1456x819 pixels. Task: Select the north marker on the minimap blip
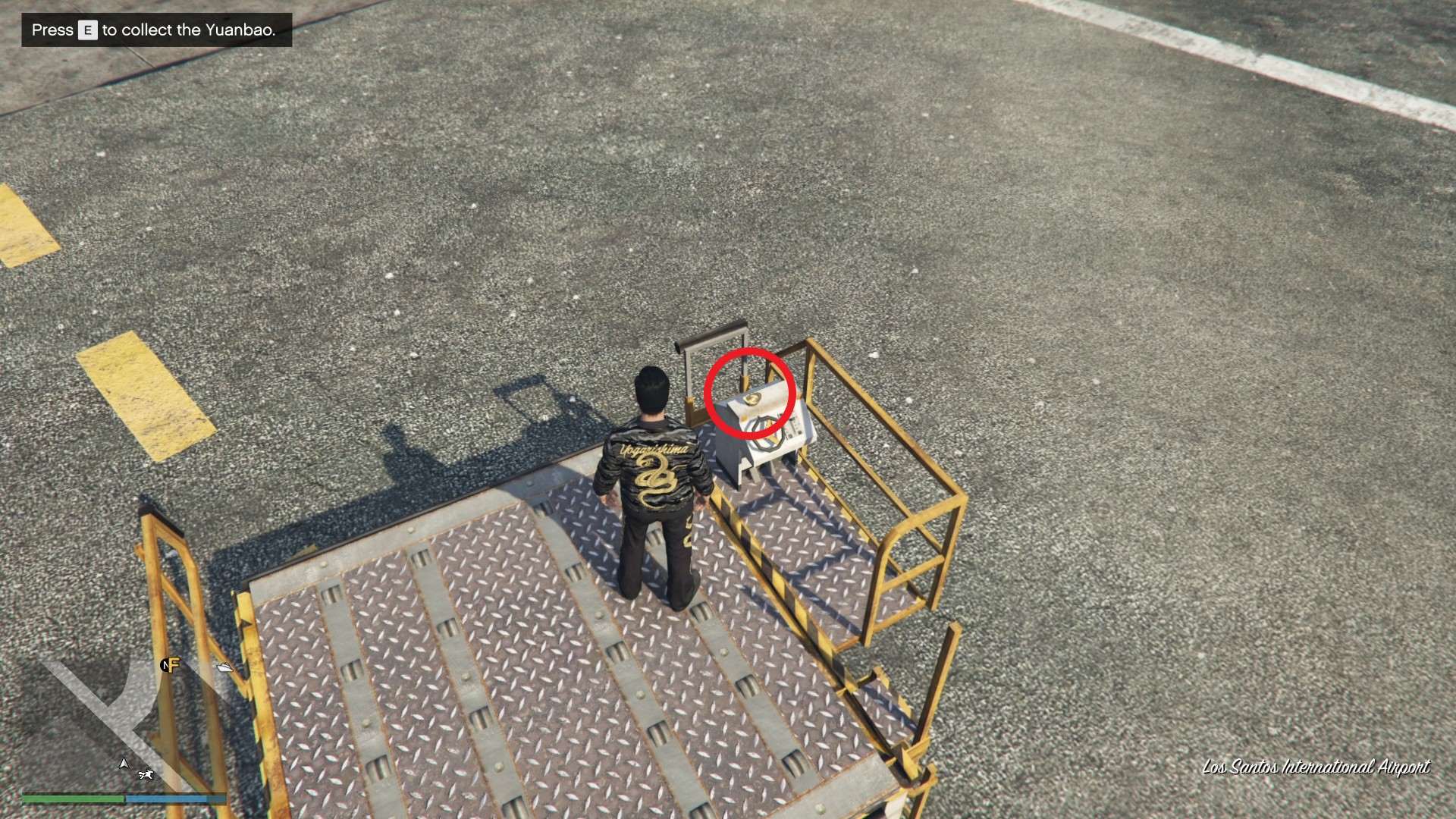165,665
